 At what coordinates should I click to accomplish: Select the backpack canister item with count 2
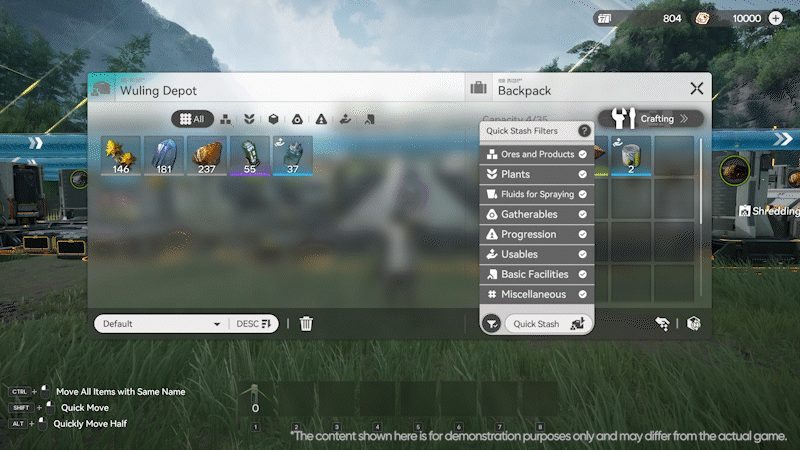tap(631, 155)
